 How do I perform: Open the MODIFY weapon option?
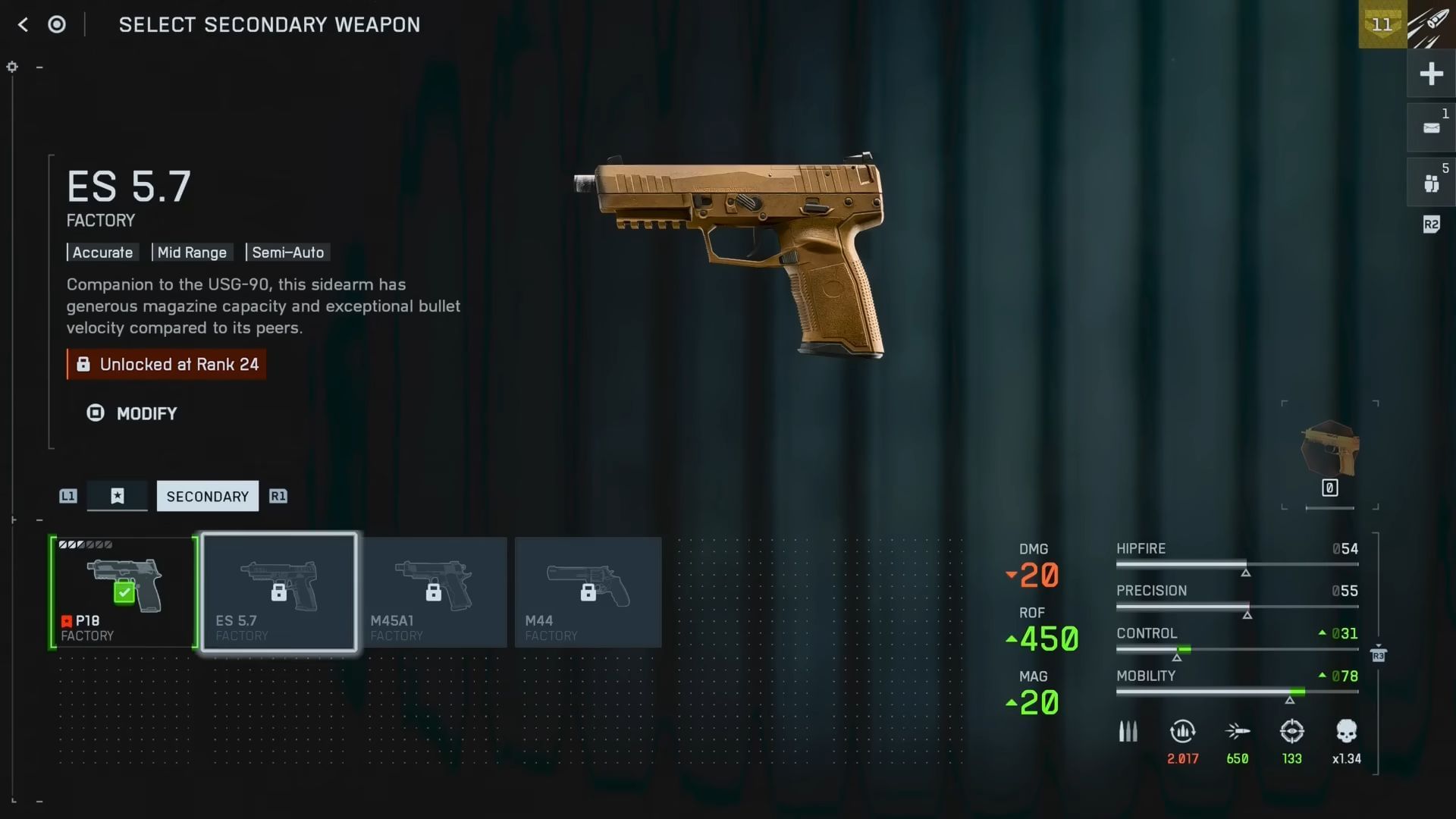coord(132,413)
